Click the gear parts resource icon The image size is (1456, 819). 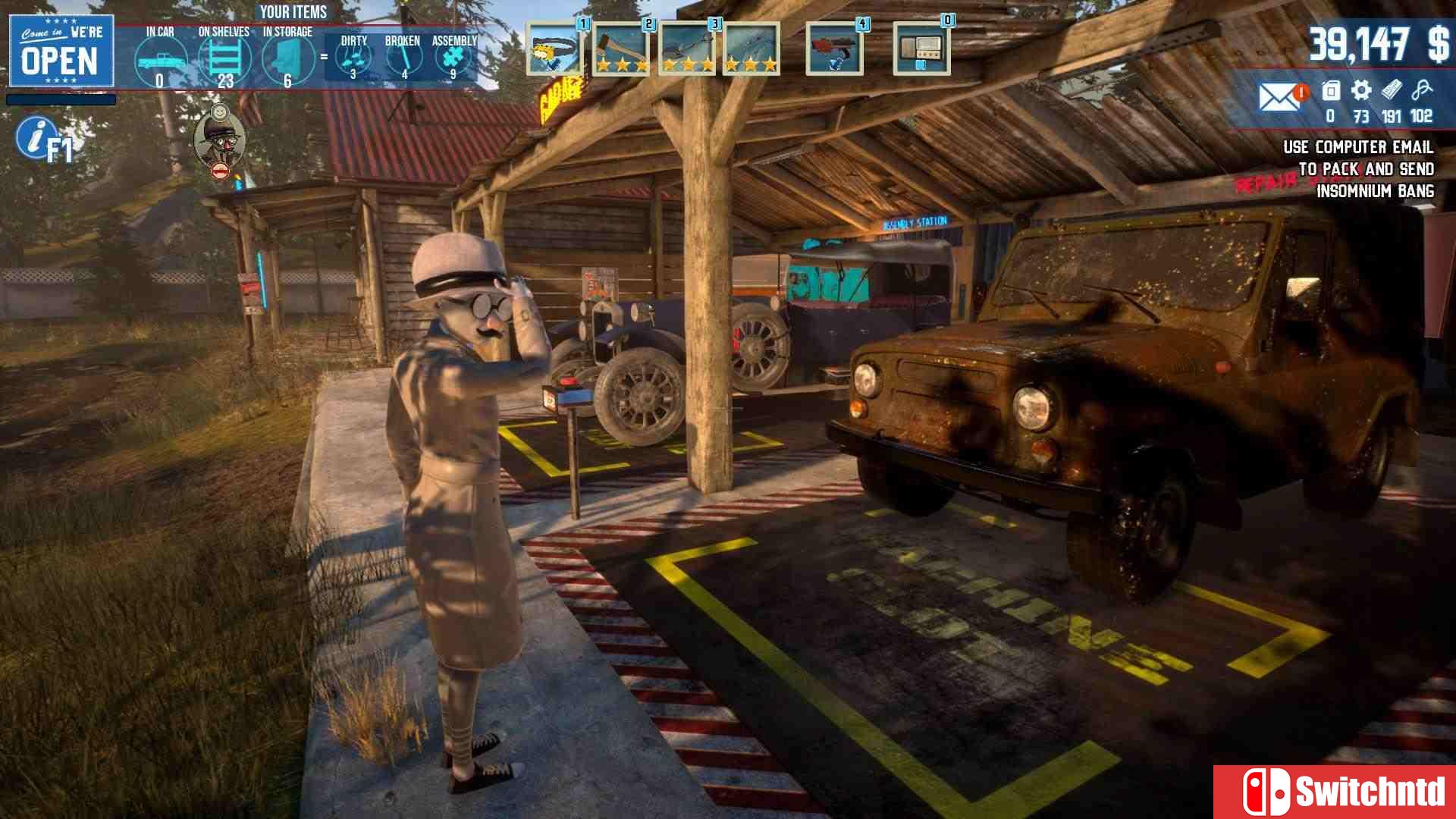tap(1361, 91)
